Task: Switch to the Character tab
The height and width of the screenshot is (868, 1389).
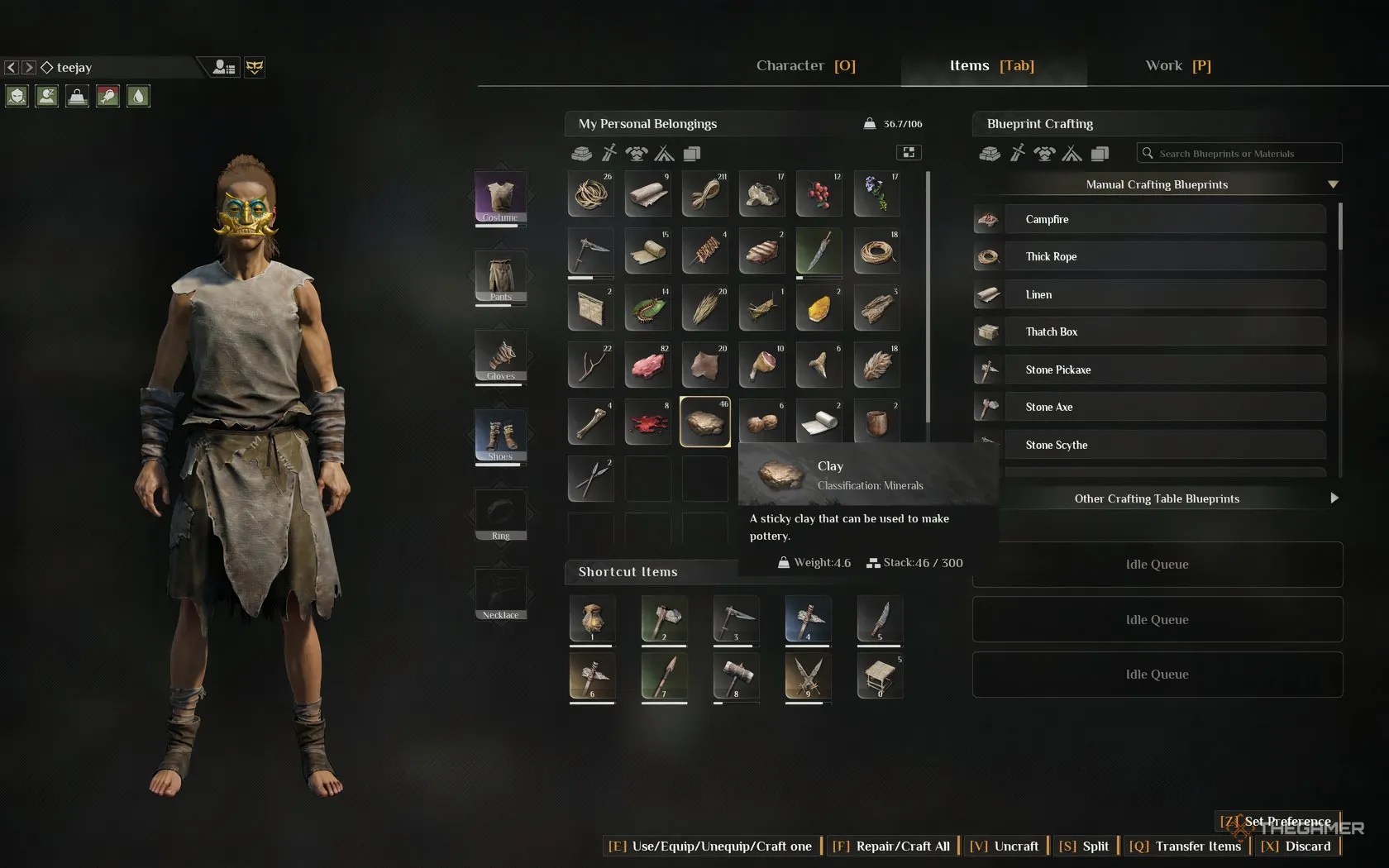Action: [804, 65]
